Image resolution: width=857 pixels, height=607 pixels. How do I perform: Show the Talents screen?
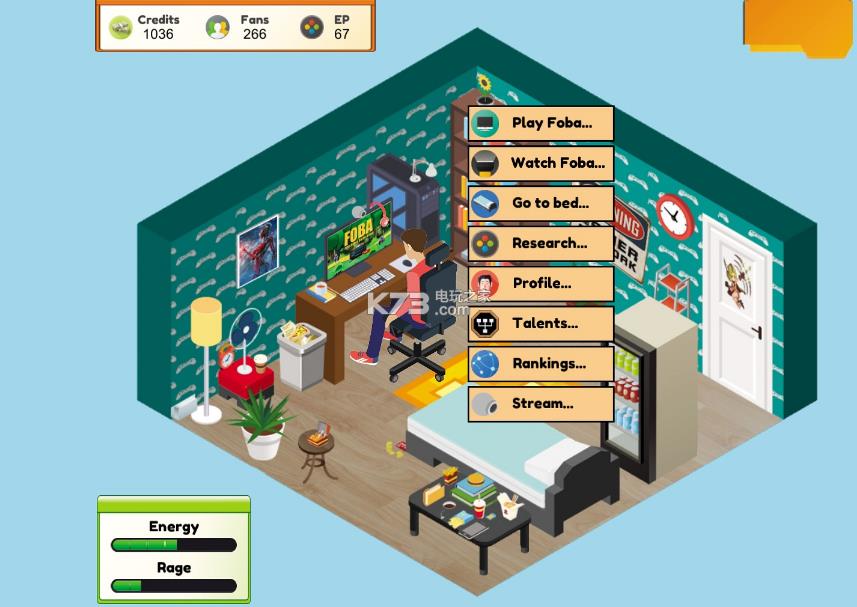click(x=541, y=324)
